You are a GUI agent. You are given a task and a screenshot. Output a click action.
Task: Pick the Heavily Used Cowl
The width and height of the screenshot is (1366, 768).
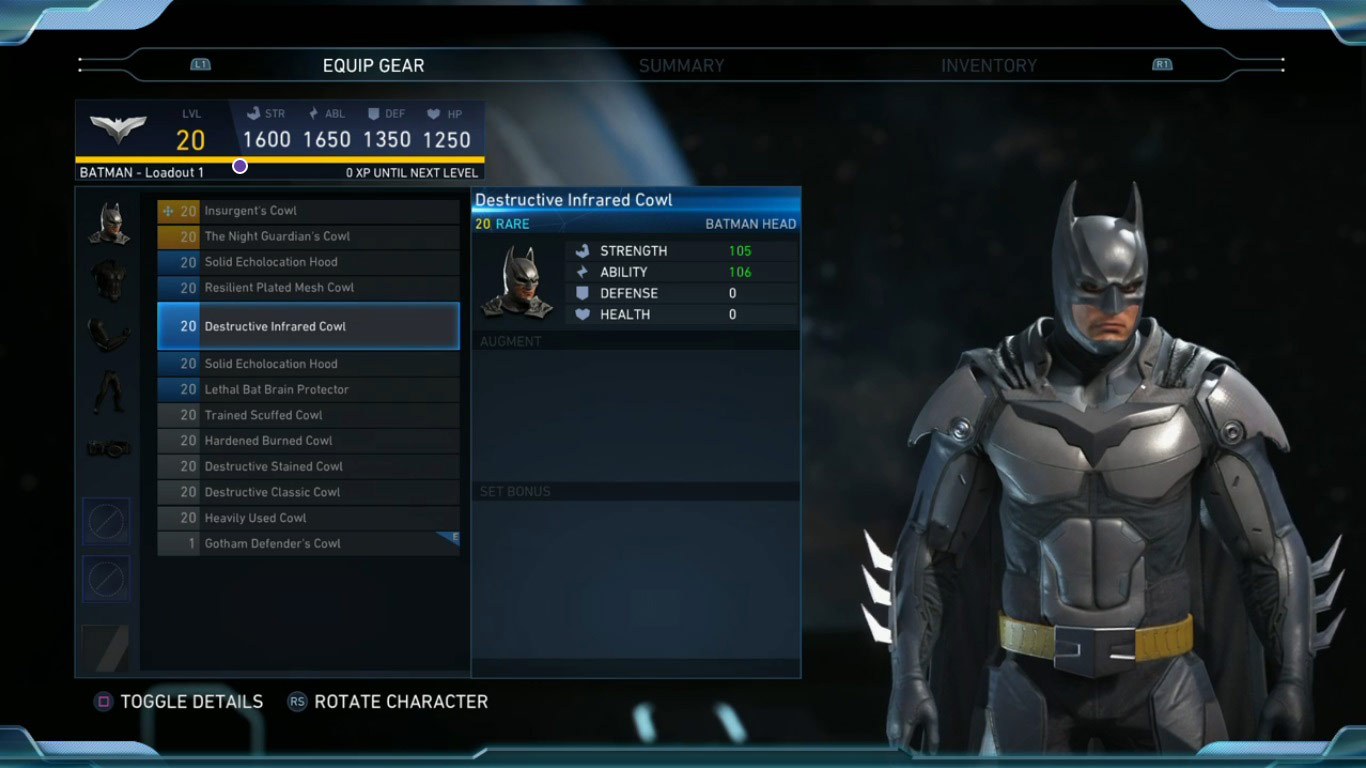[308, 518]
